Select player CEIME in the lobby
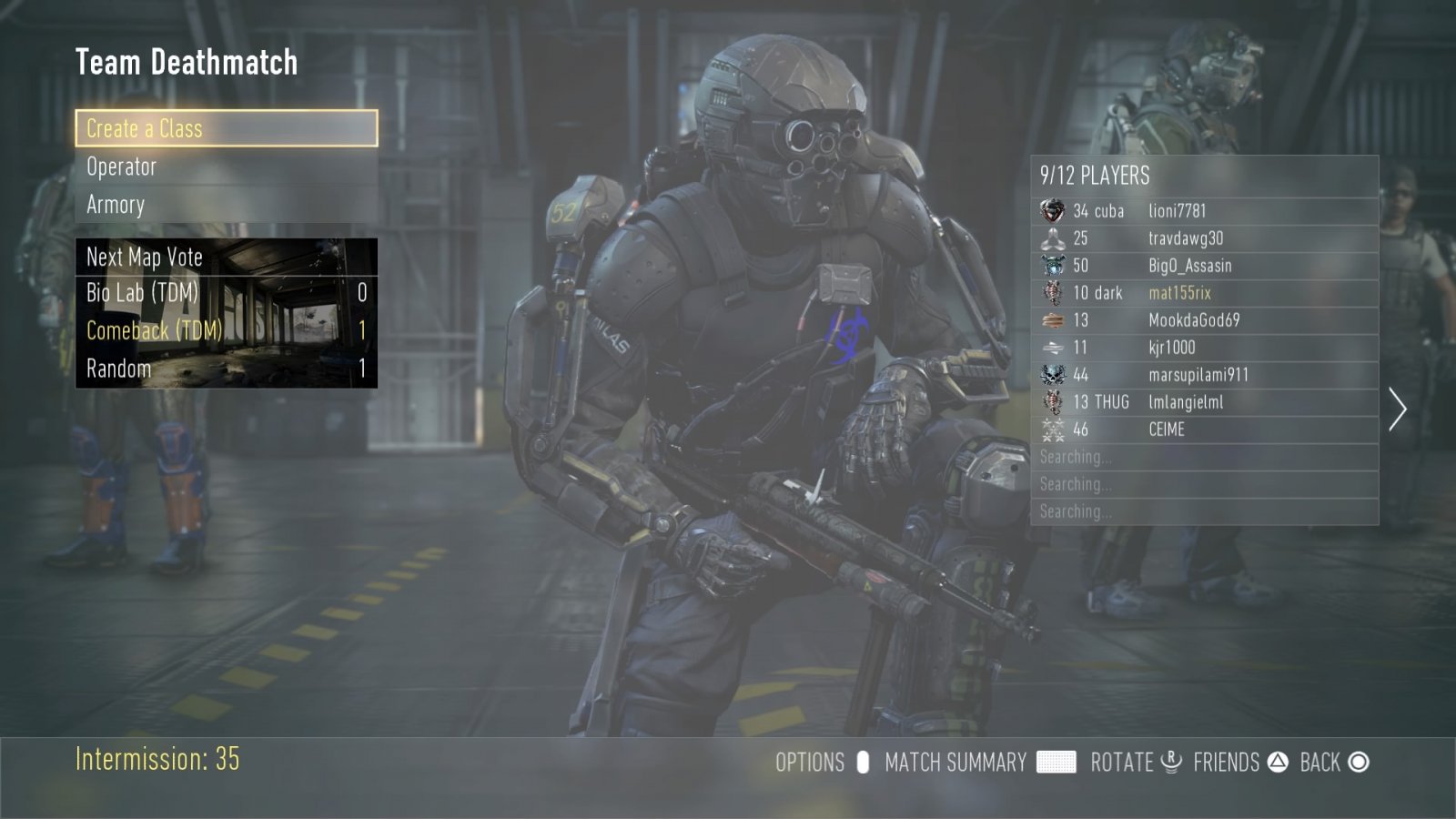The image size is (1456, 819). tap(1204, 430)
